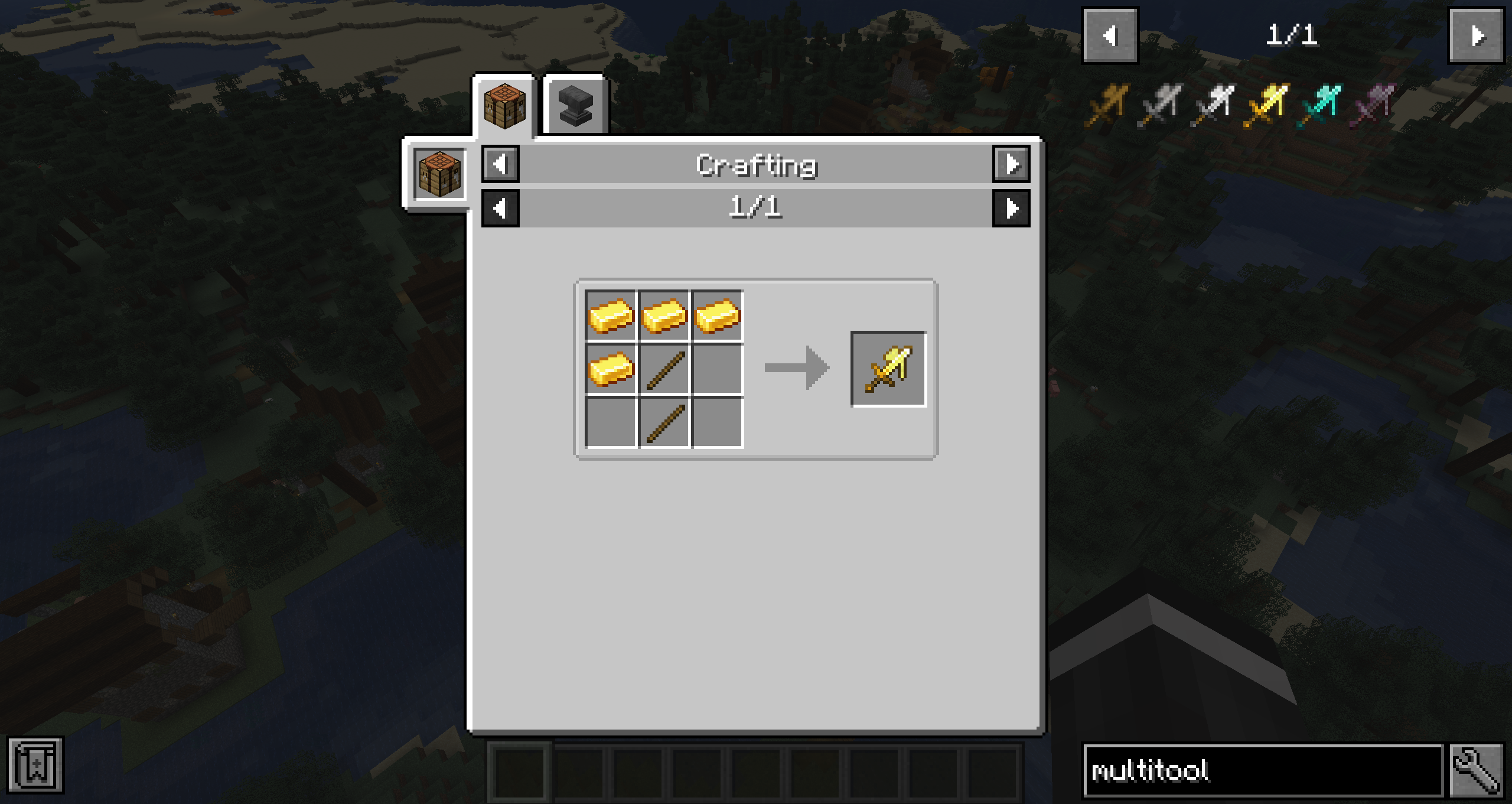
Task: Focus the search box containing "multitool"
Action: [x=1263, y=771]
